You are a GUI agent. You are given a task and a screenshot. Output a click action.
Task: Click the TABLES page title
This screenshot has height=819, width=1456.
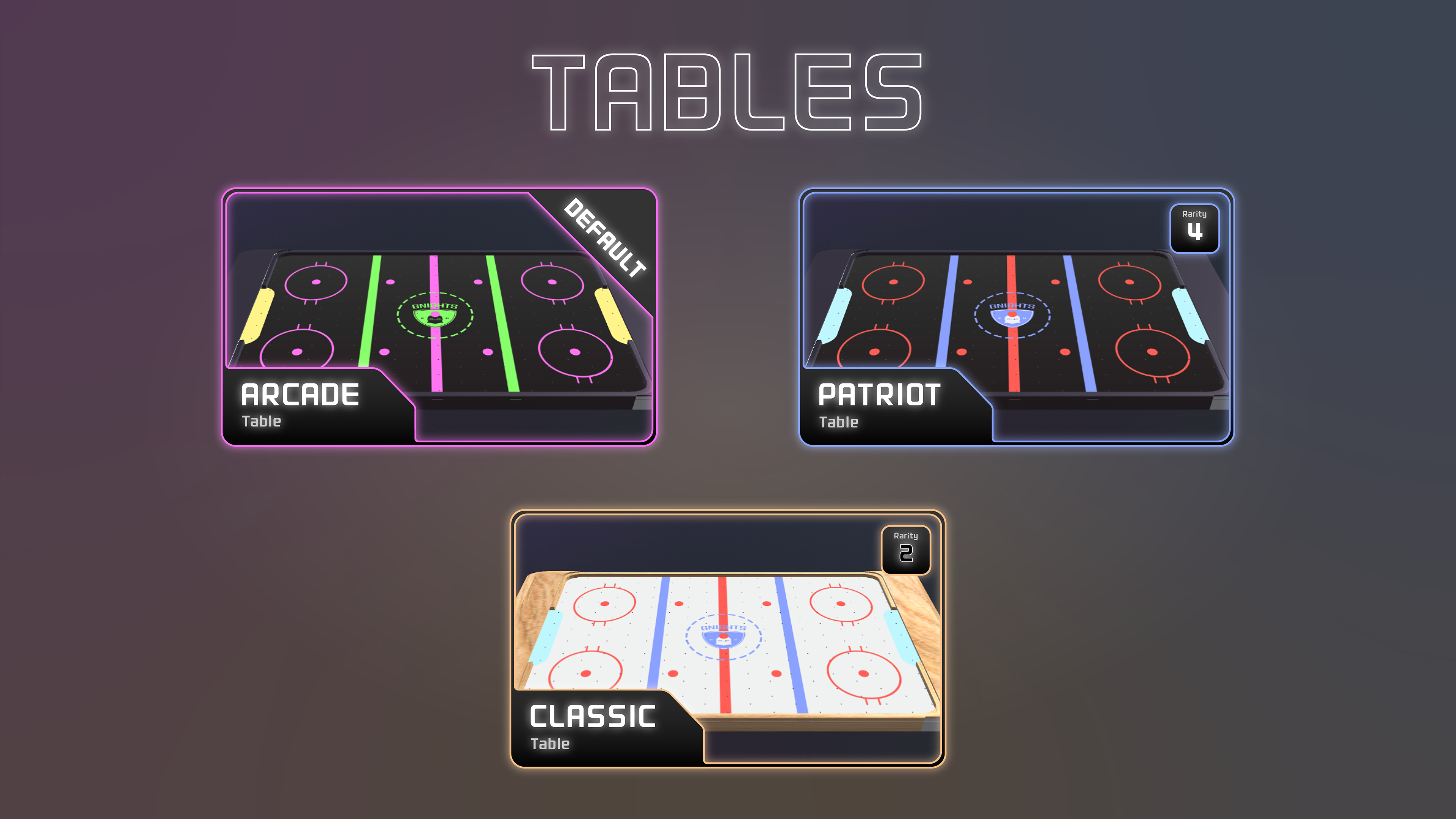coord(728,91)
